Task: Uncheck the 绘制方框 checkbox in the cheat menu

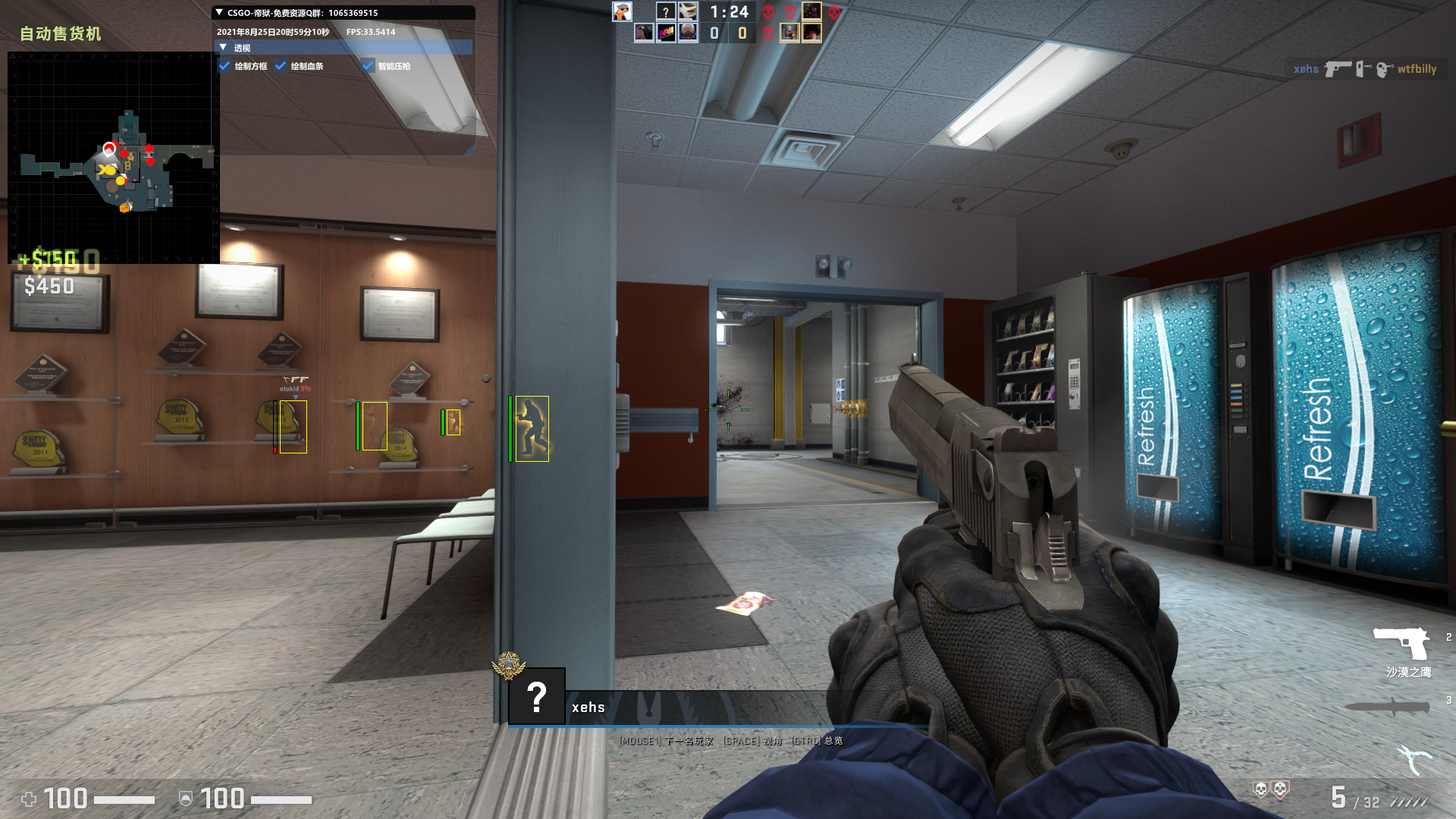Action: click(x=224, y=67)
